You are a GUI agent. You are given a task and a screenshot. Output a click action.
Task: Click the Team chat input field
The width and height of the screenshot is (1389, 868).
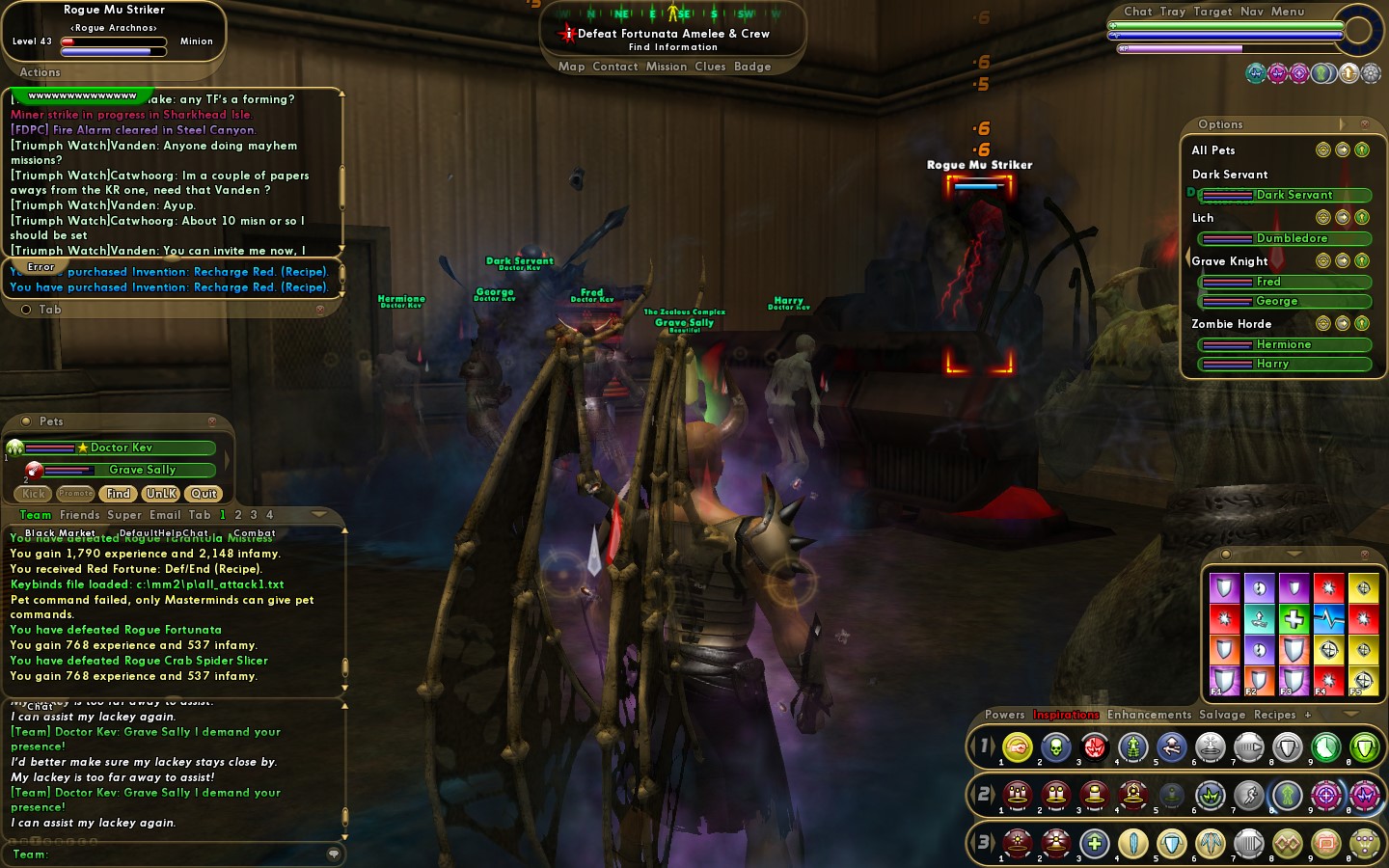[x=183, y=854]
